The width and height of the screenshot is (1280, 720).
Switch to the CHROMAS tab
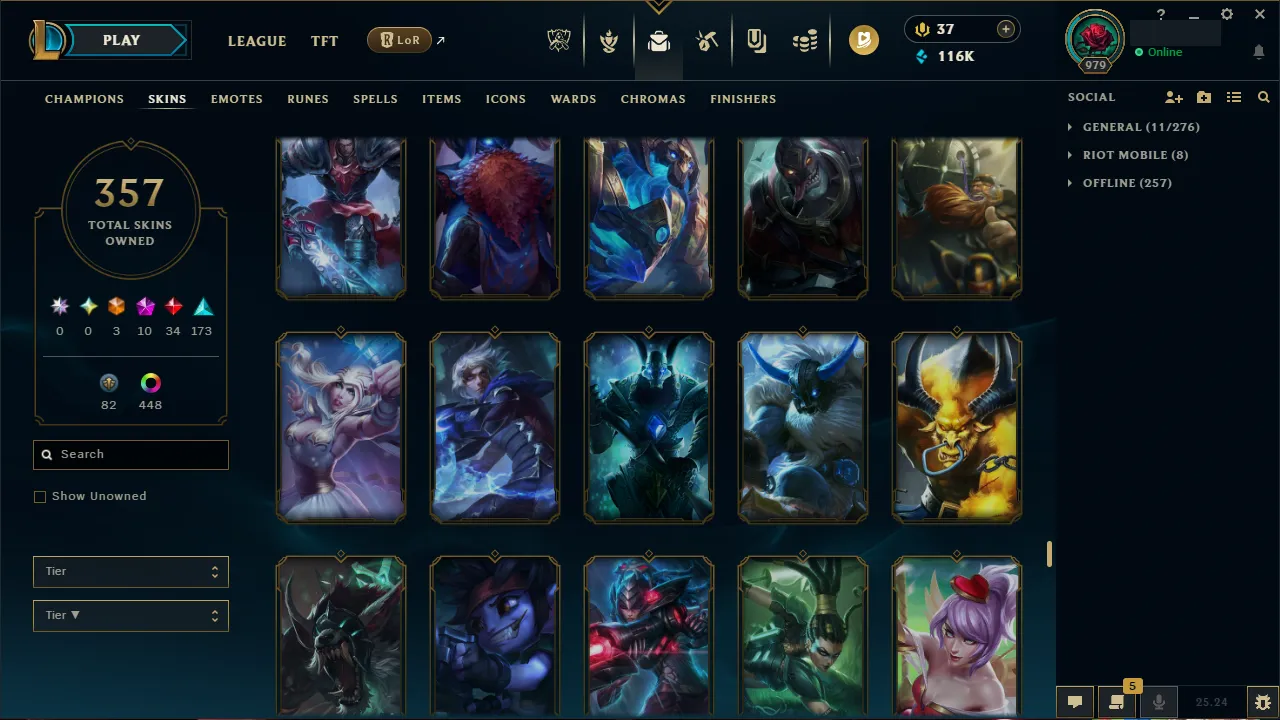tap(653, 99)
